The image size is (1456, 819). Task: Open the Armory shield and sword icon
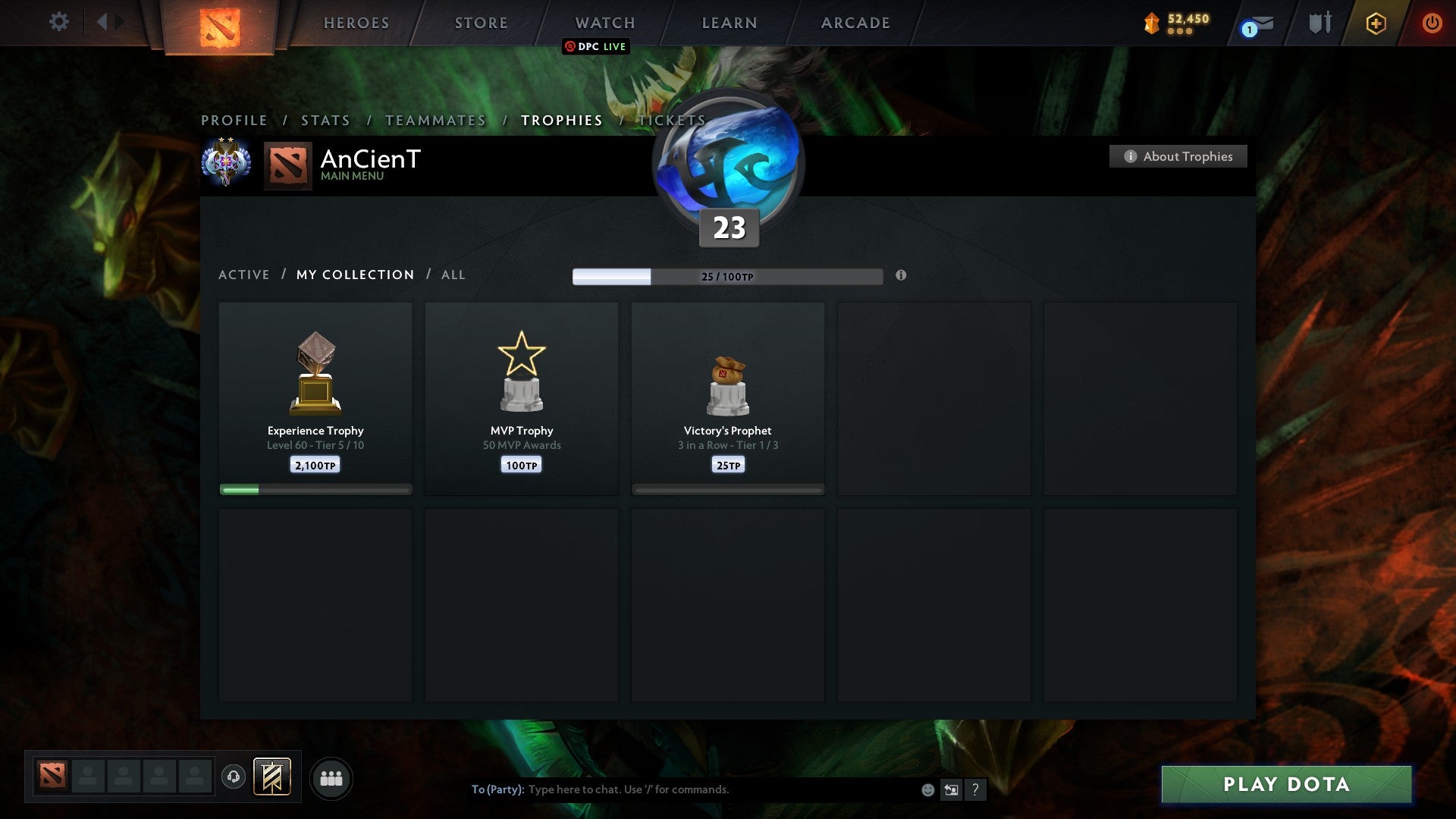tap(1319, 22)
